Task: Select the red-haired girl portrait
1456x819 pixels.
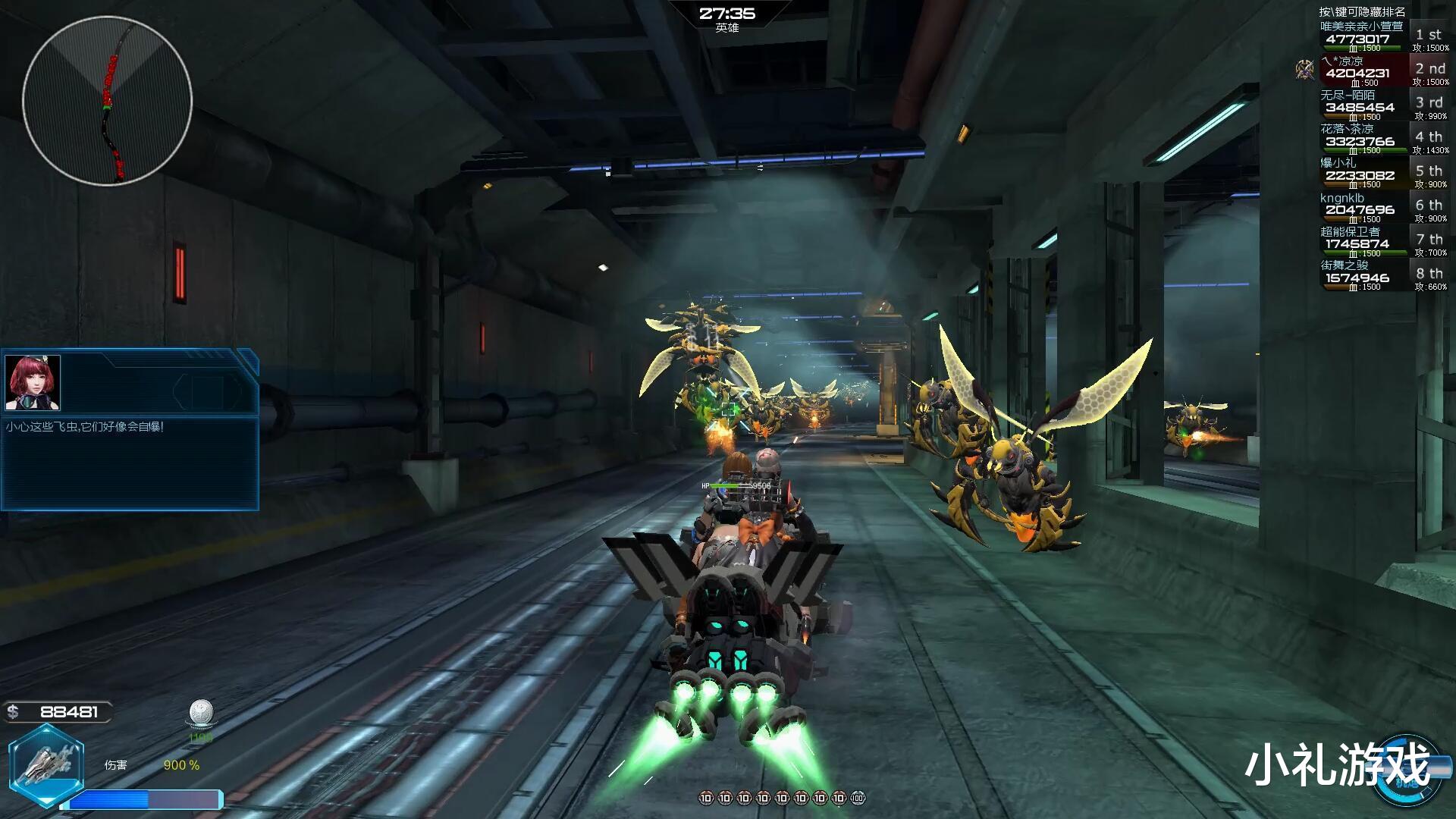Action: pos(33,382)
